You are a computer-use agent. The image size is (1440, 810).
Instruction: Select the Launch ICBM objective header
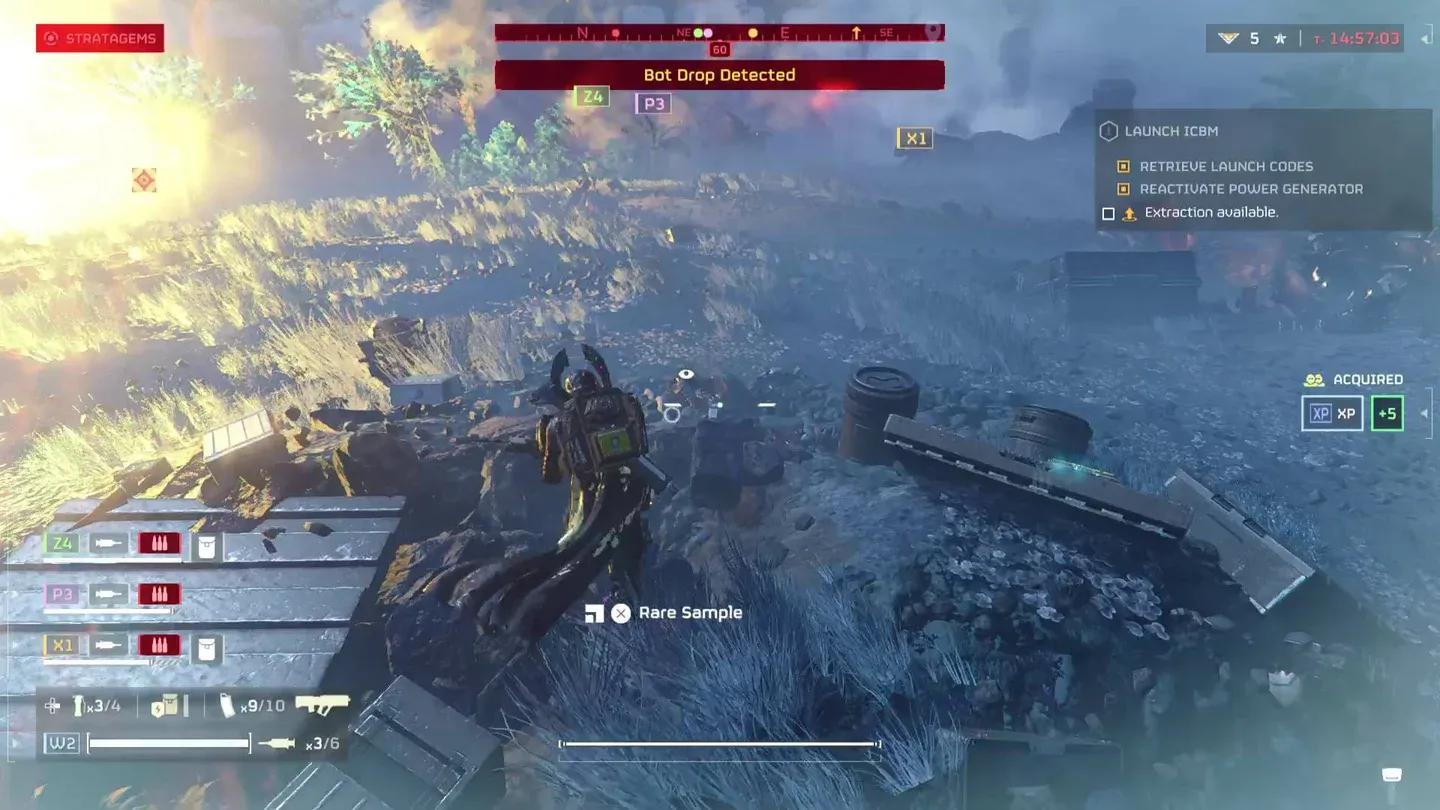[1170, 131]
